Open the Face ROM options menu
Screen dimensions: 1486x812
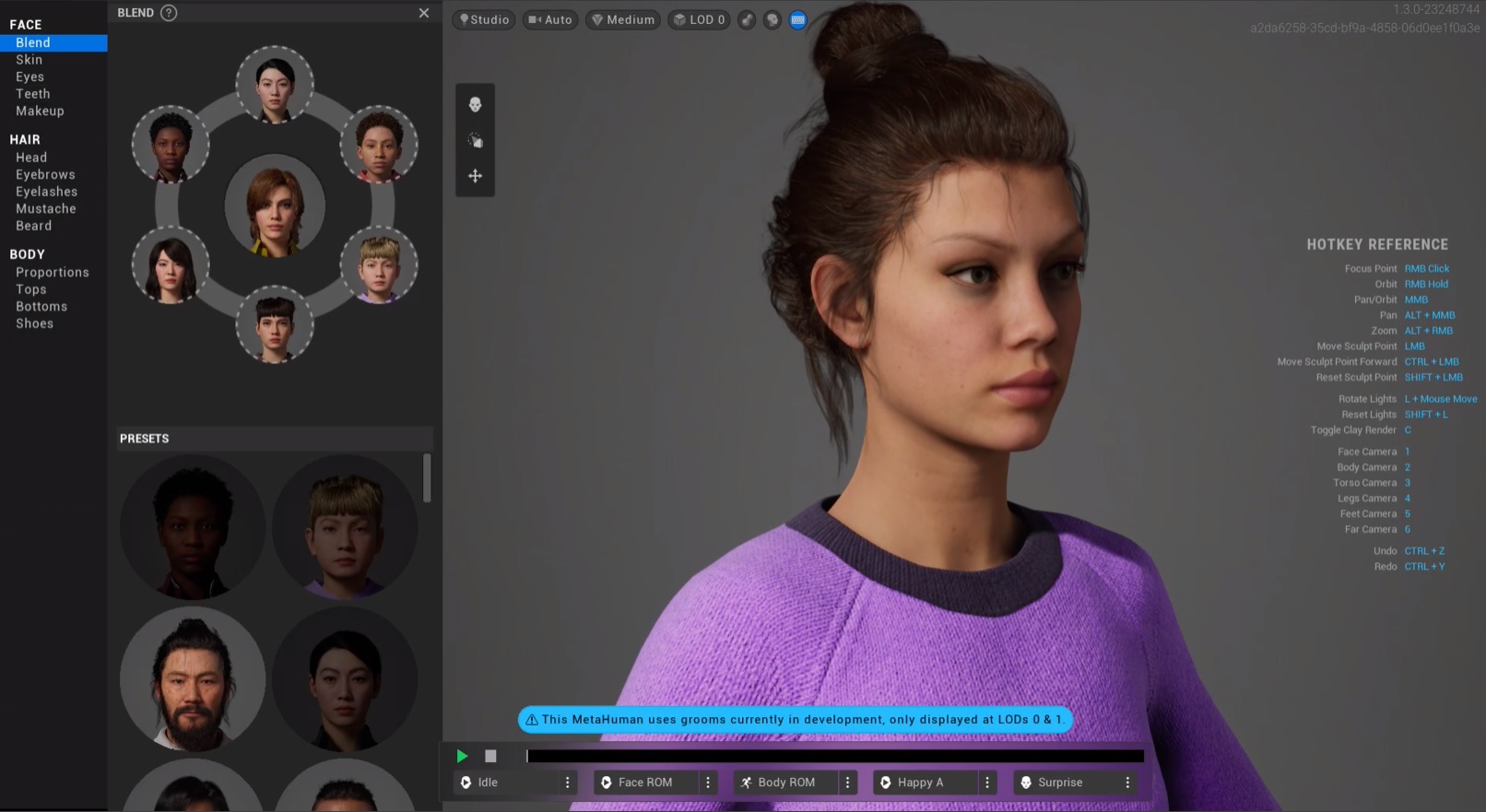click(x=708, y=782)
